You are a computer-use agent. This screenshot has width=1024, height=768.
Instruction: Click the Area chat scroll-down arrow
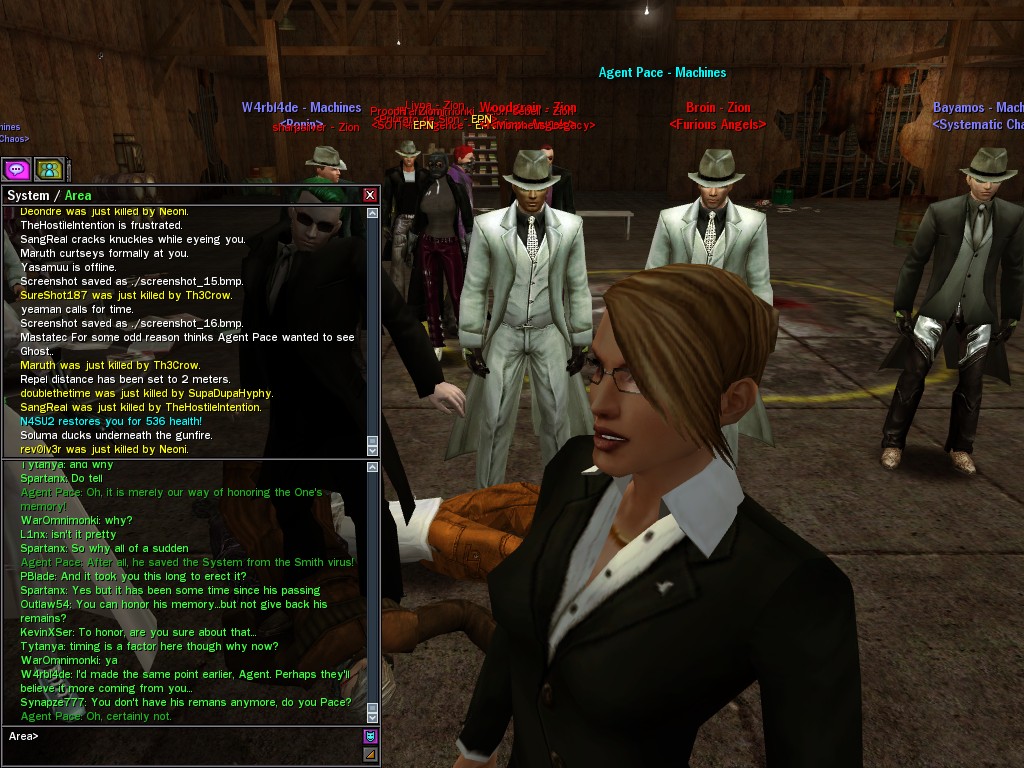click(373, 715)
